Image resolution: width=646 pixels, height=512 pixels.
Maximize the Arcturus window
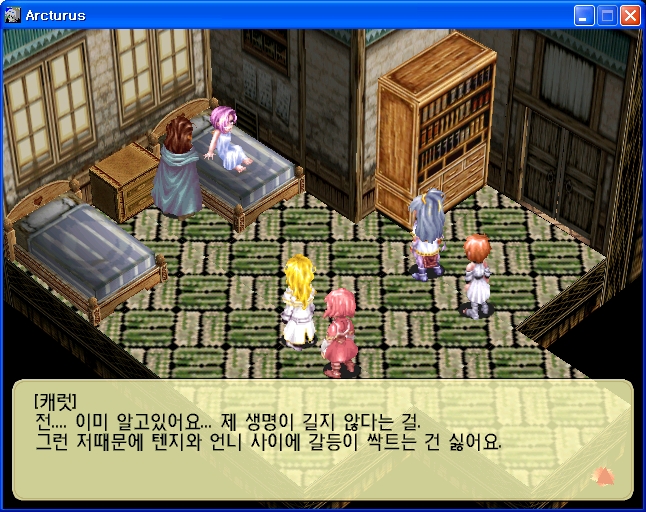pos(607,16)
